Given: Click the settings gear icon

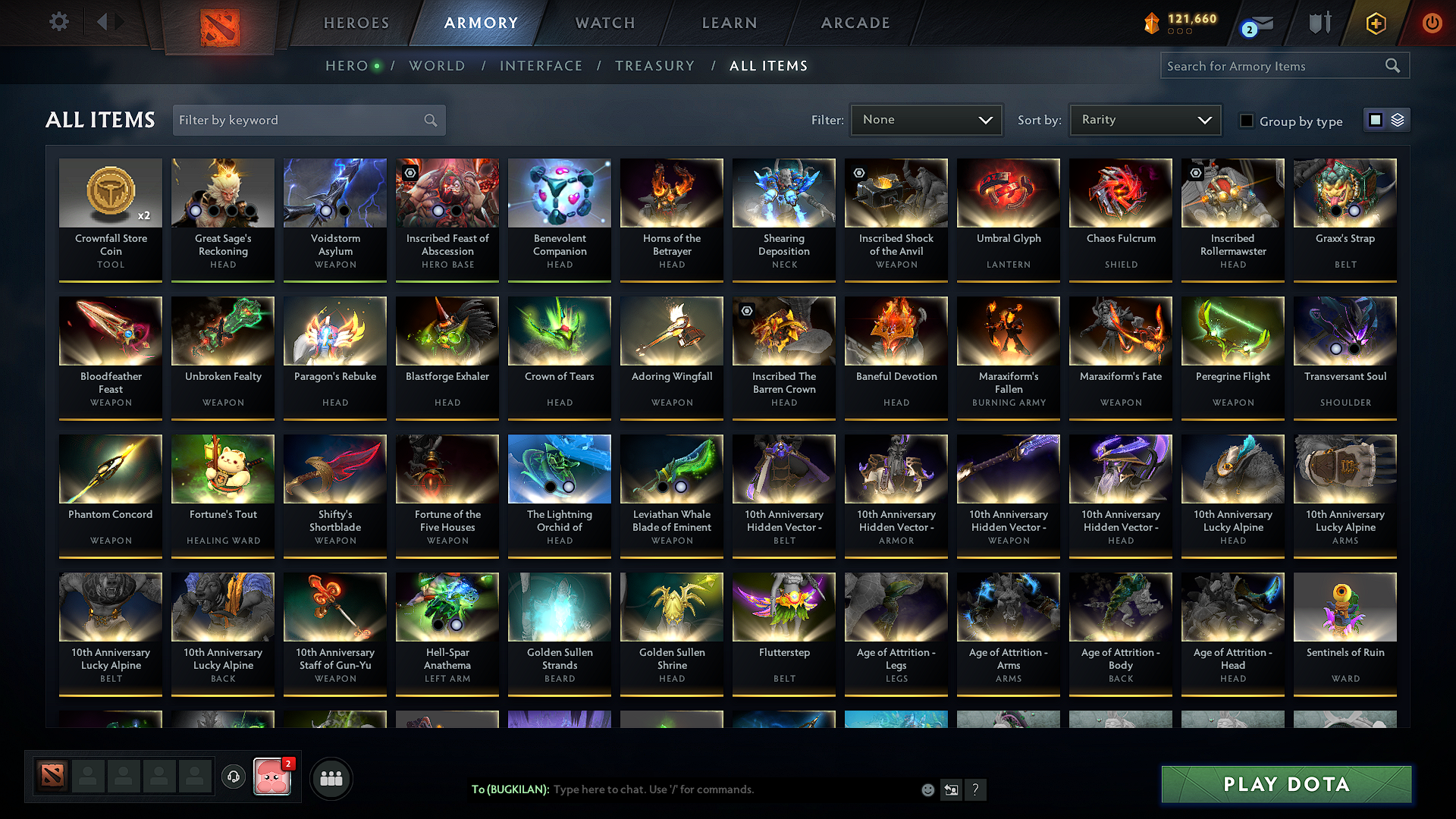Looking at the screenshot, I should pos(58,21).
